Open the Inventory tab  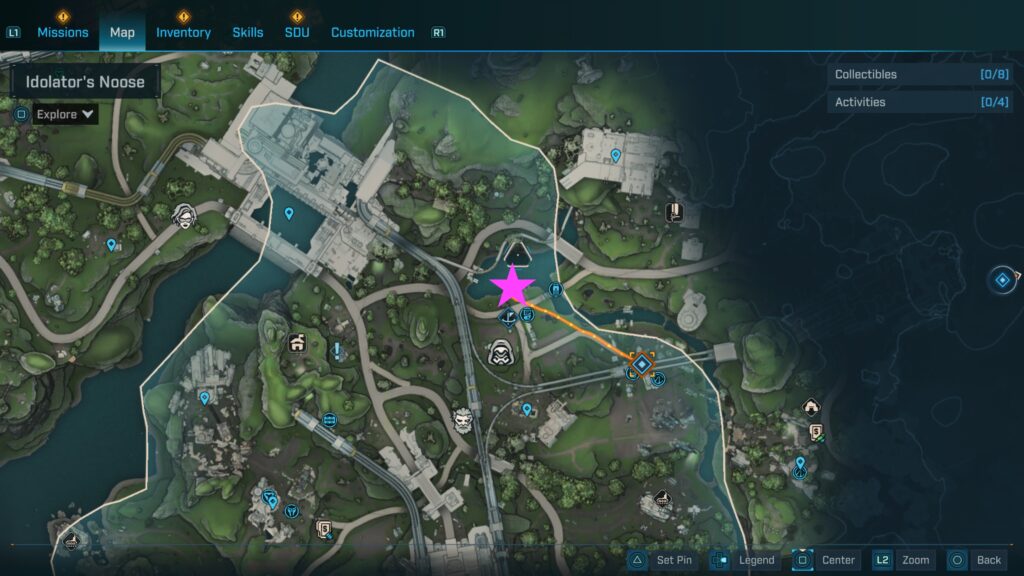(183, 32)
